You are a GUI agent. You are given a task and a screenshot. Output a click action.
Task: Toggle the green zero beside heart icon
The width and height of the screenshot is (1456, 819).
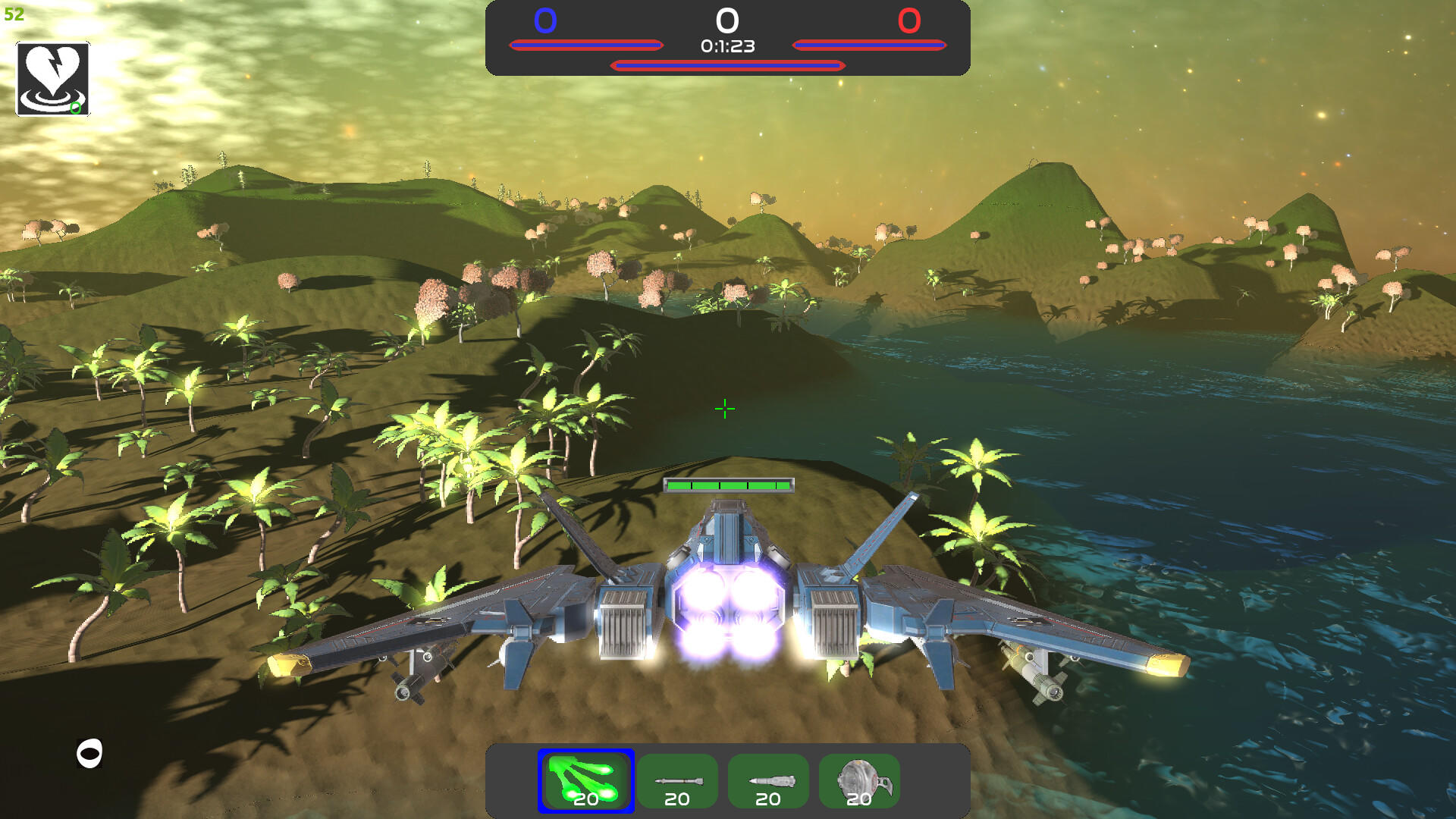[x=75, y=108]
